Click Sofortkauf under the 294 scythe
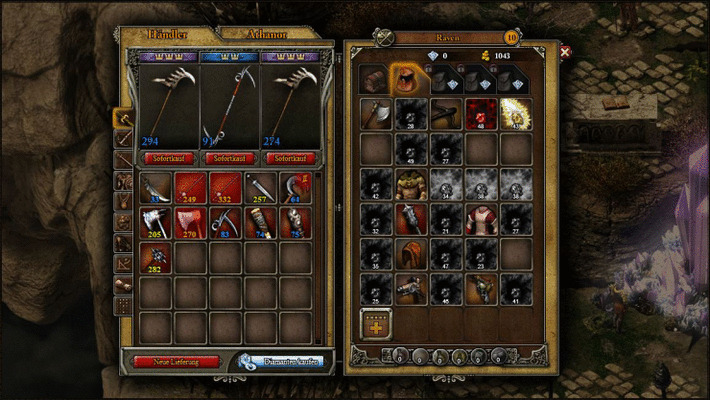710x400 pixels. click(x=167, y=158)
